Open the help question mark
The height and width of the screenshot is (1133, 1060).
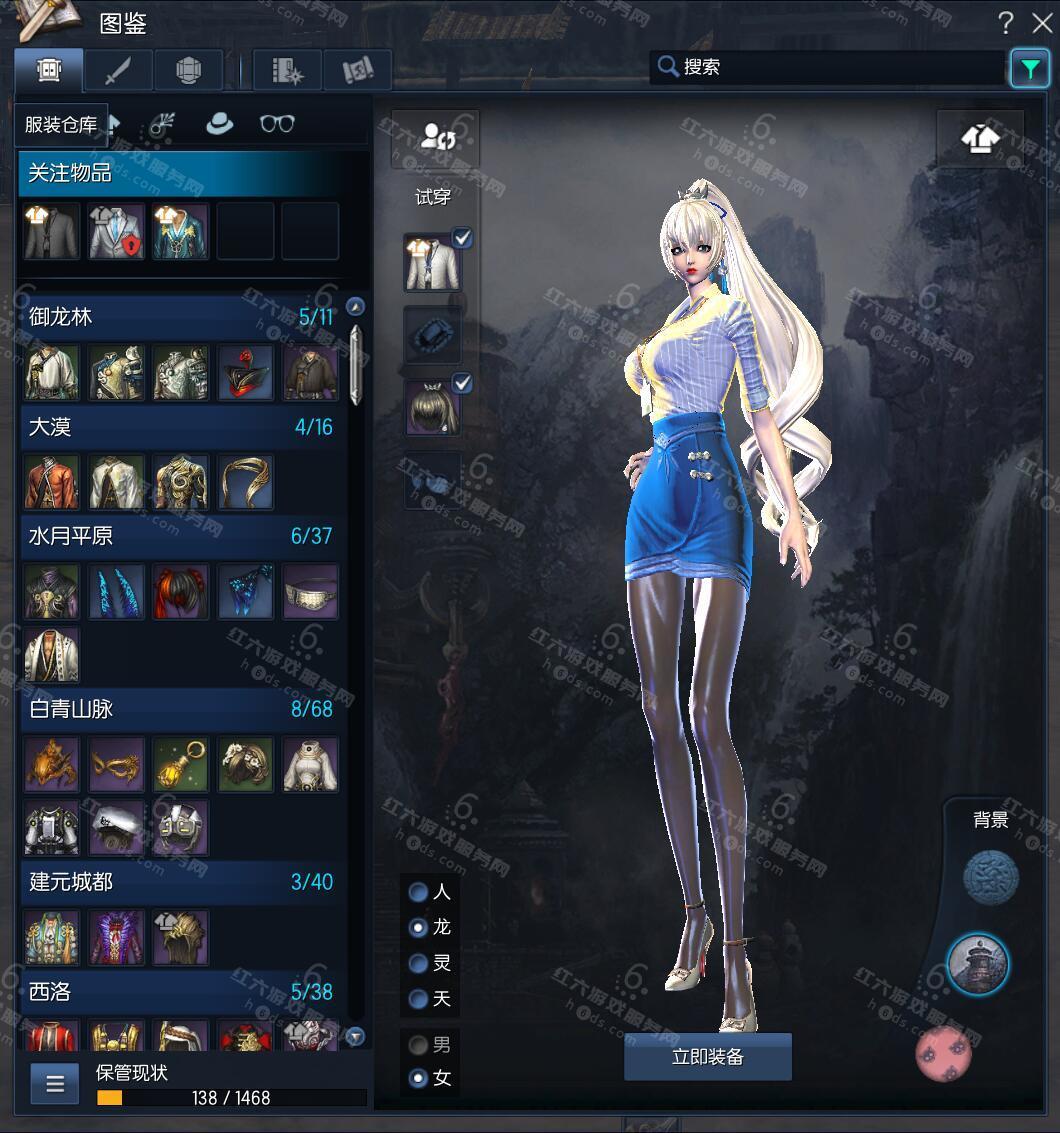[1006, 23]
